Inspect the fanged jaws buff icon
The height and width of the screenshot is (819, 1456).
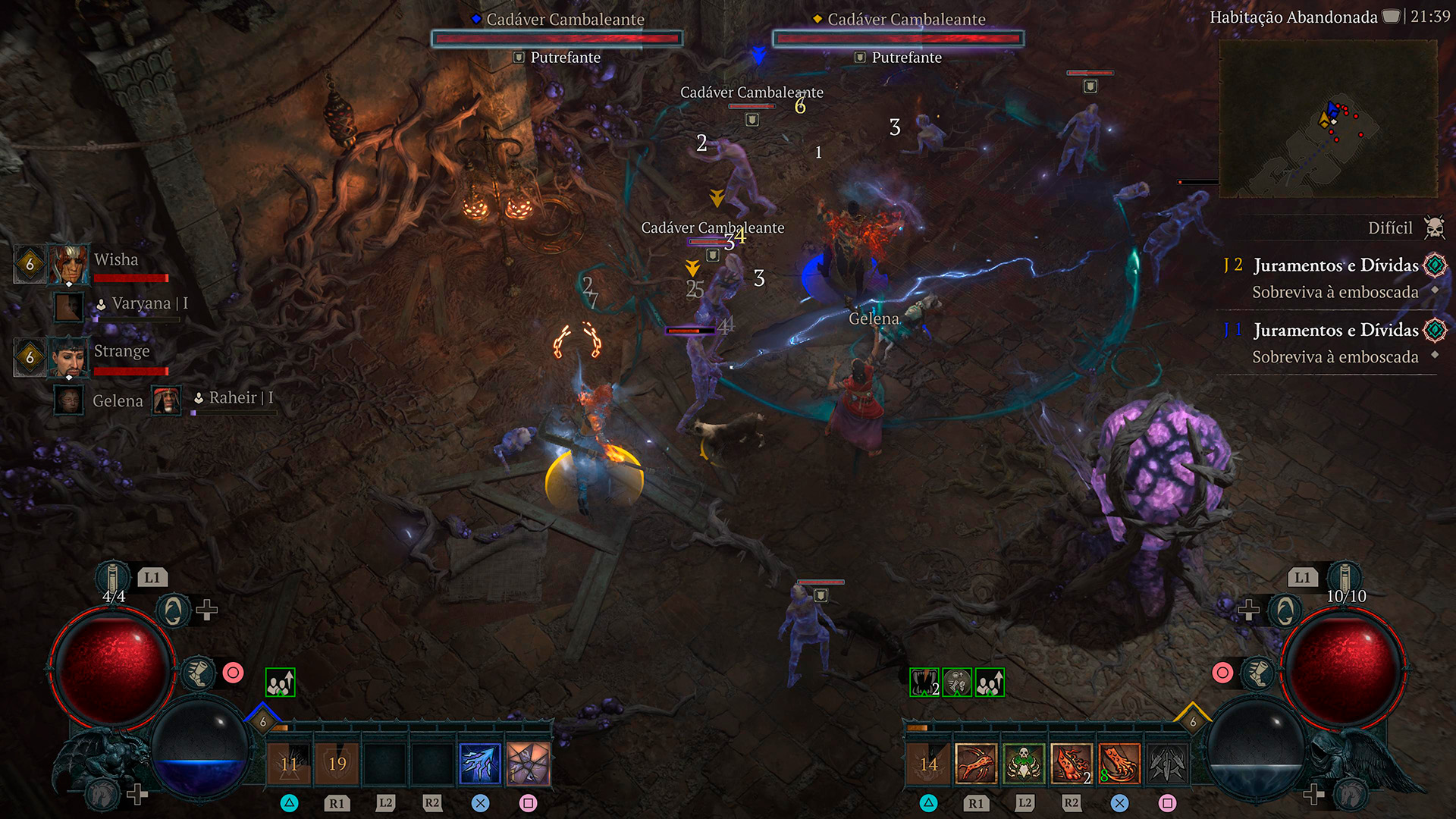pyautogui.click(x=924, y=682)
